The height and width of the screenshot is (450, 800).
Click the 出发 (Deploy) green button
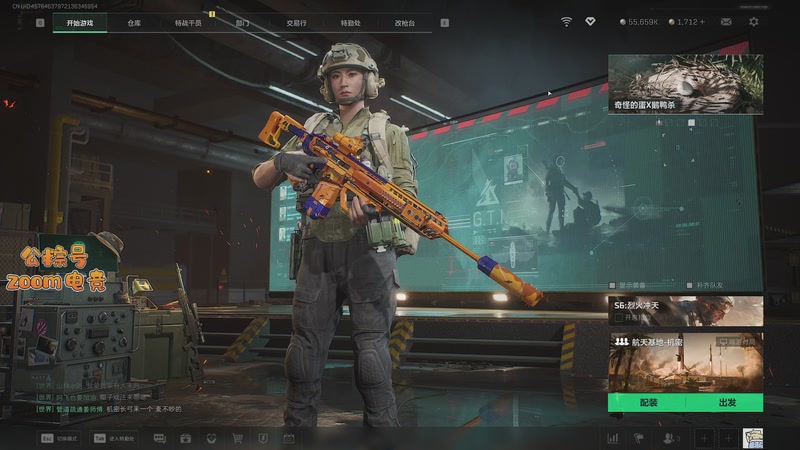(x=727, y=402)
